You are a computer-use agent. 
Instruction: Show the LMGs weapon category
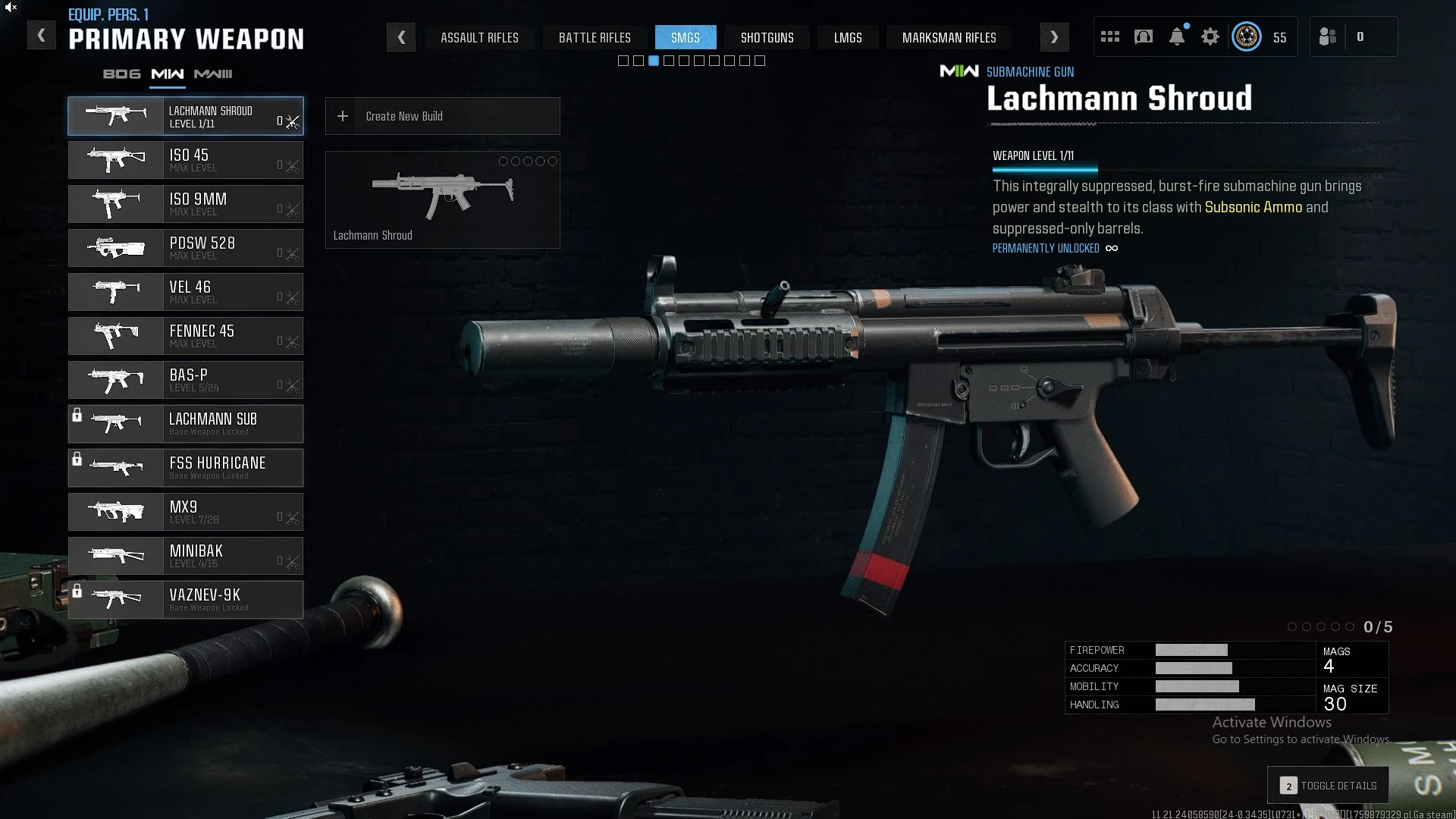848,37
